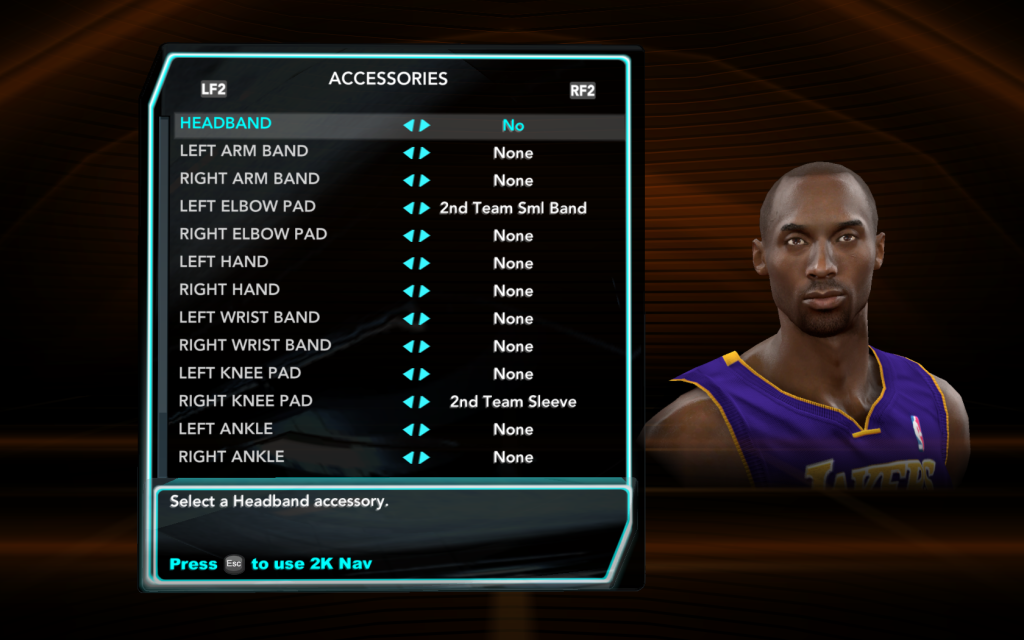The width and height of the screenshot is (1024, 640).
Task: Switch to next page with RF2 tab
Action: pos(582,91)
